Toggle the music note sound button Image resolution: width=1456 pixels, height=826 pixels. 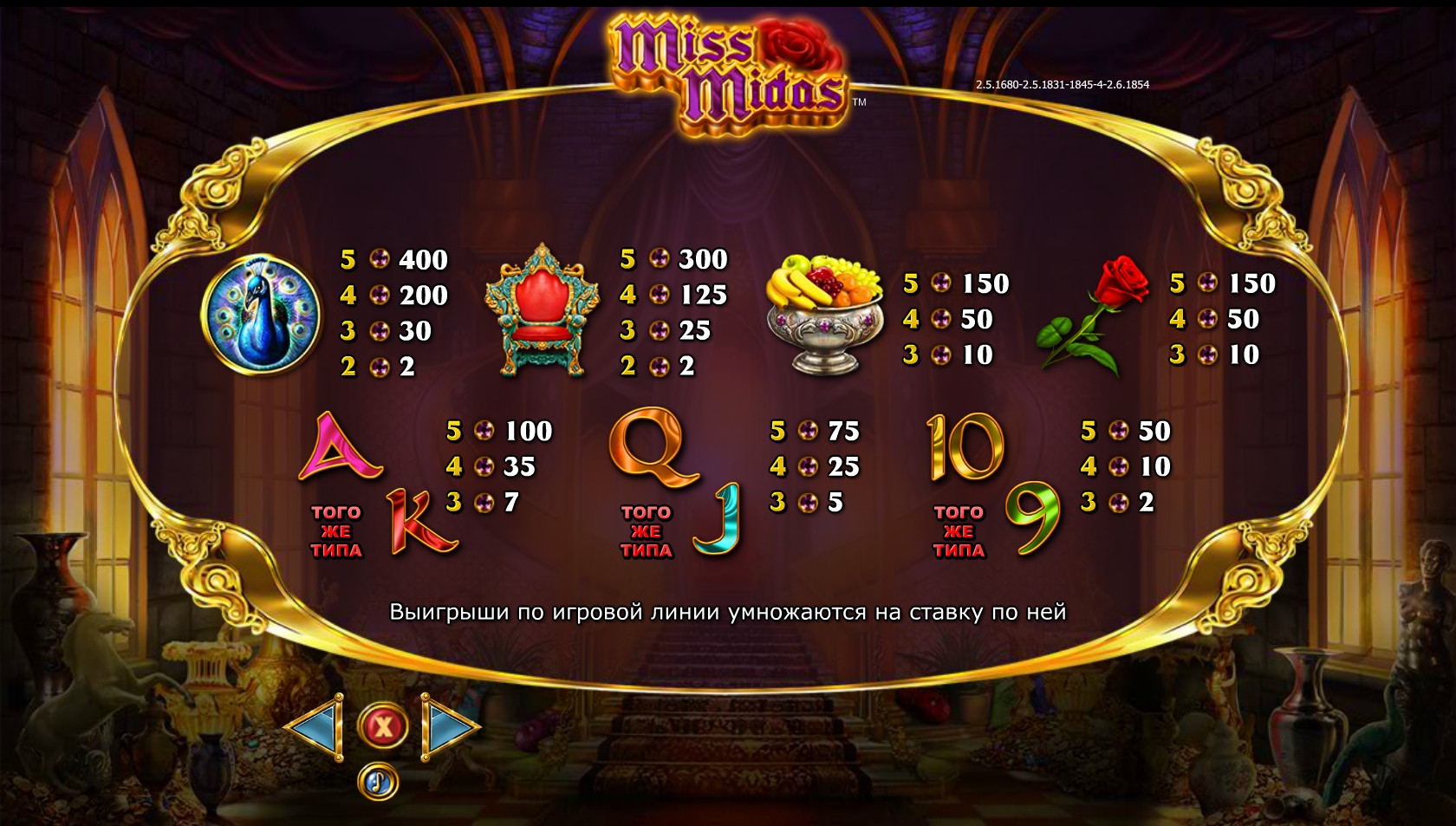pyautogui.click(x=378, y=783)
